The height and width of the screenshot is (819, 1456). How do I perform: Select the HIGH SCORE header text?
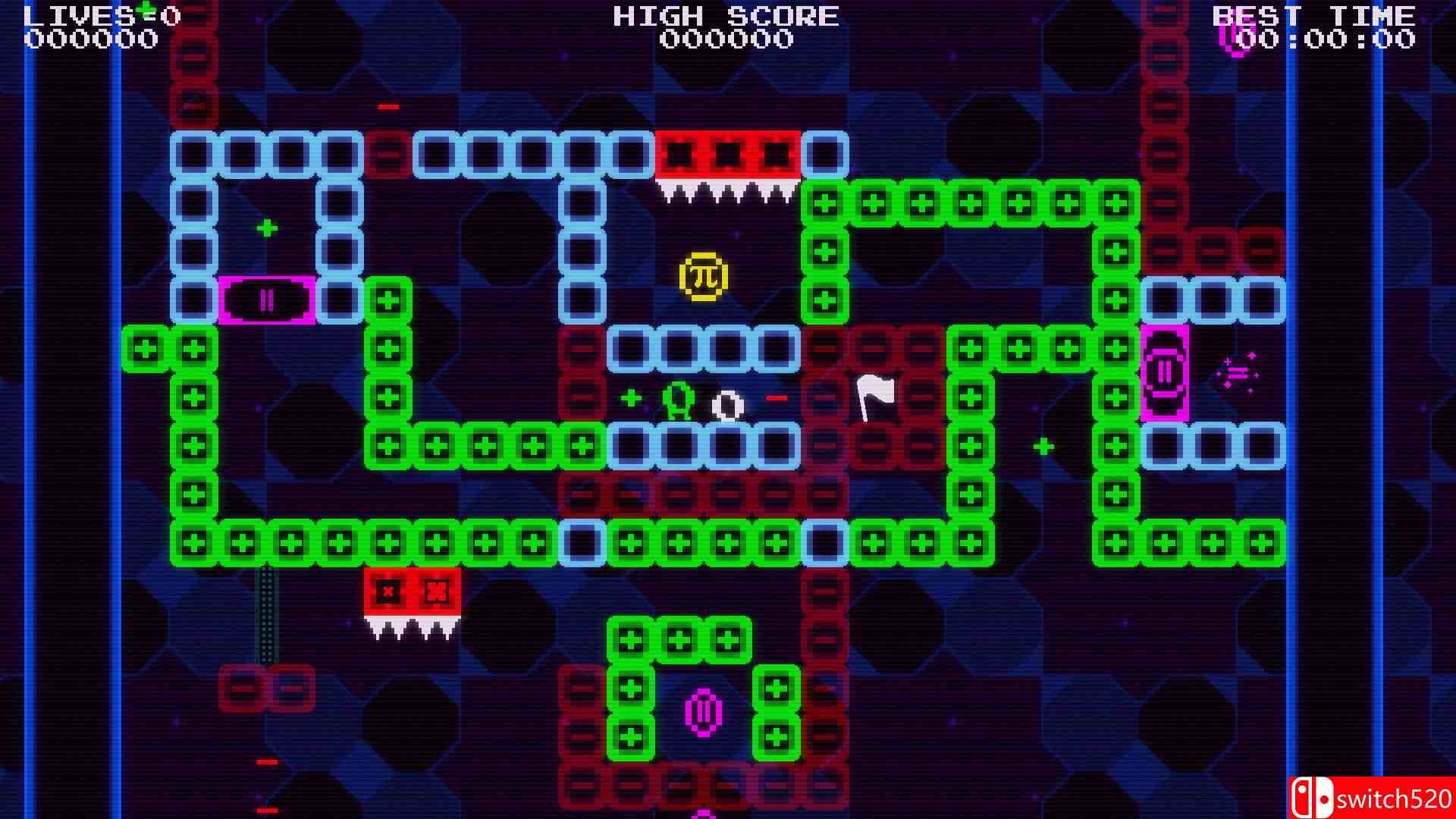[x=724, y=15]
